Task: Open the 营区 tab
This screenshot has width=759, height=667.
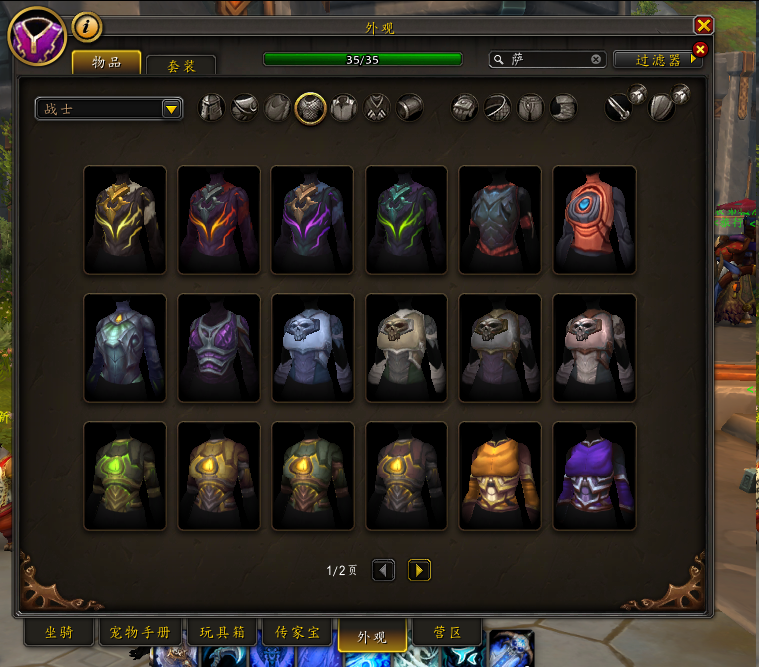Action: 444,633
